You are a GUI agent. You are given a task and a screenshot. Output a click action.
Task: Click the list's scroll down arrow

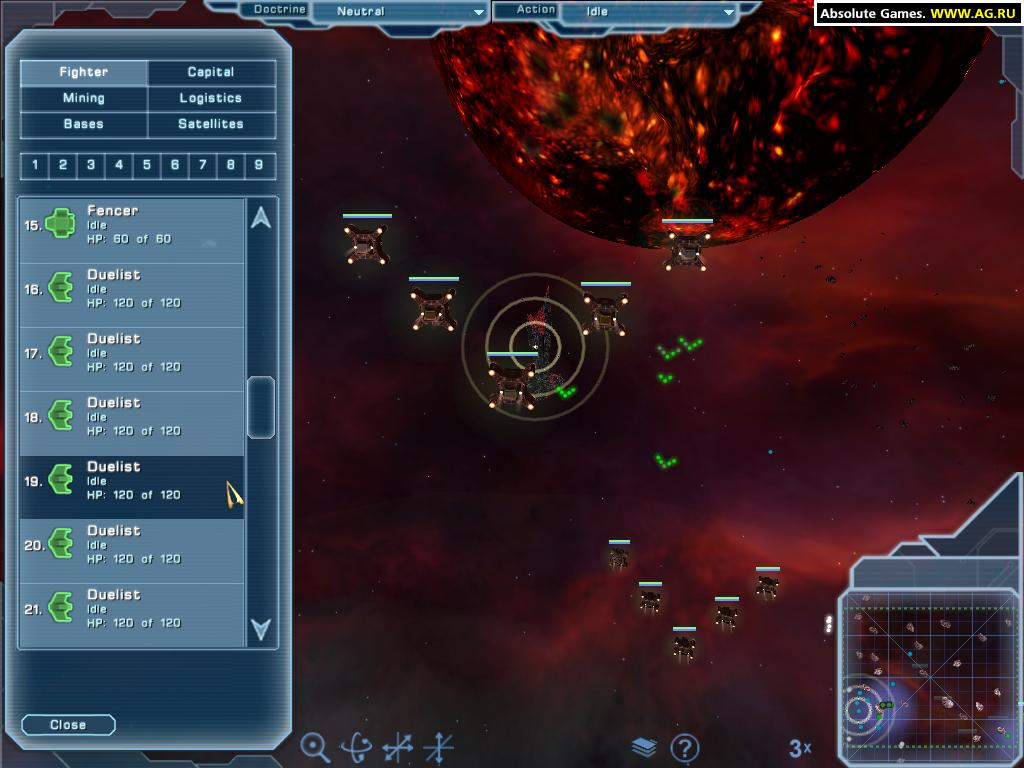click(x=261, y=629)
